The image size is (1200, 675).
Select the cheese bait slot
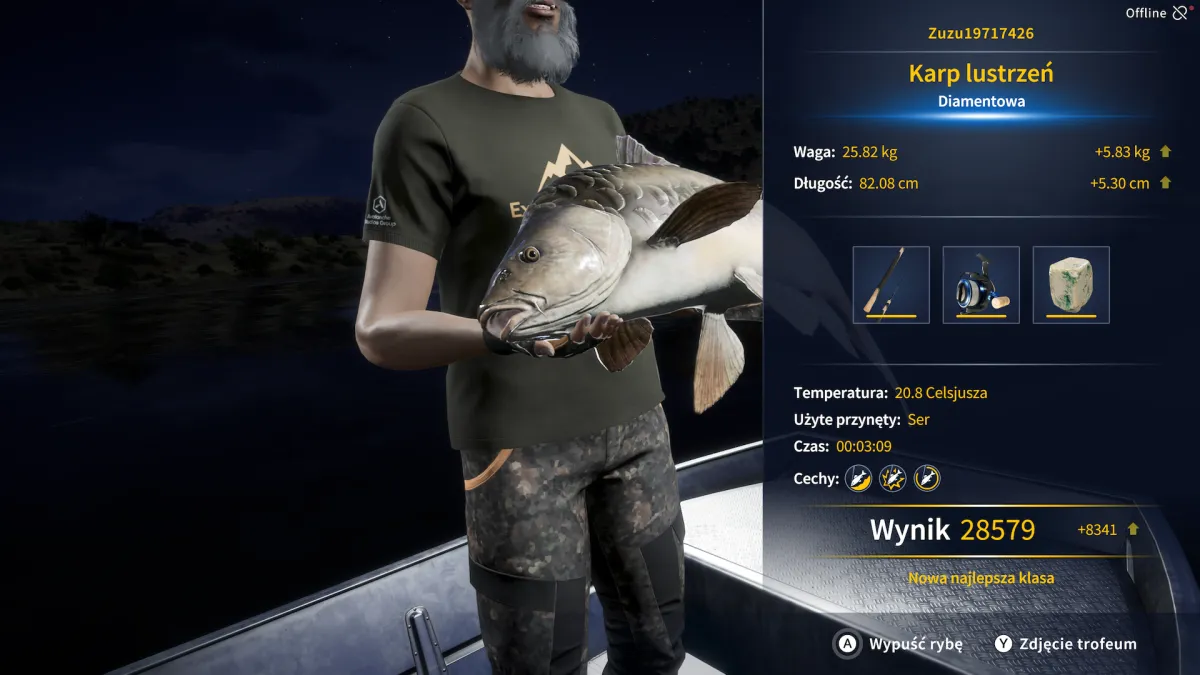pos(1071,285)
